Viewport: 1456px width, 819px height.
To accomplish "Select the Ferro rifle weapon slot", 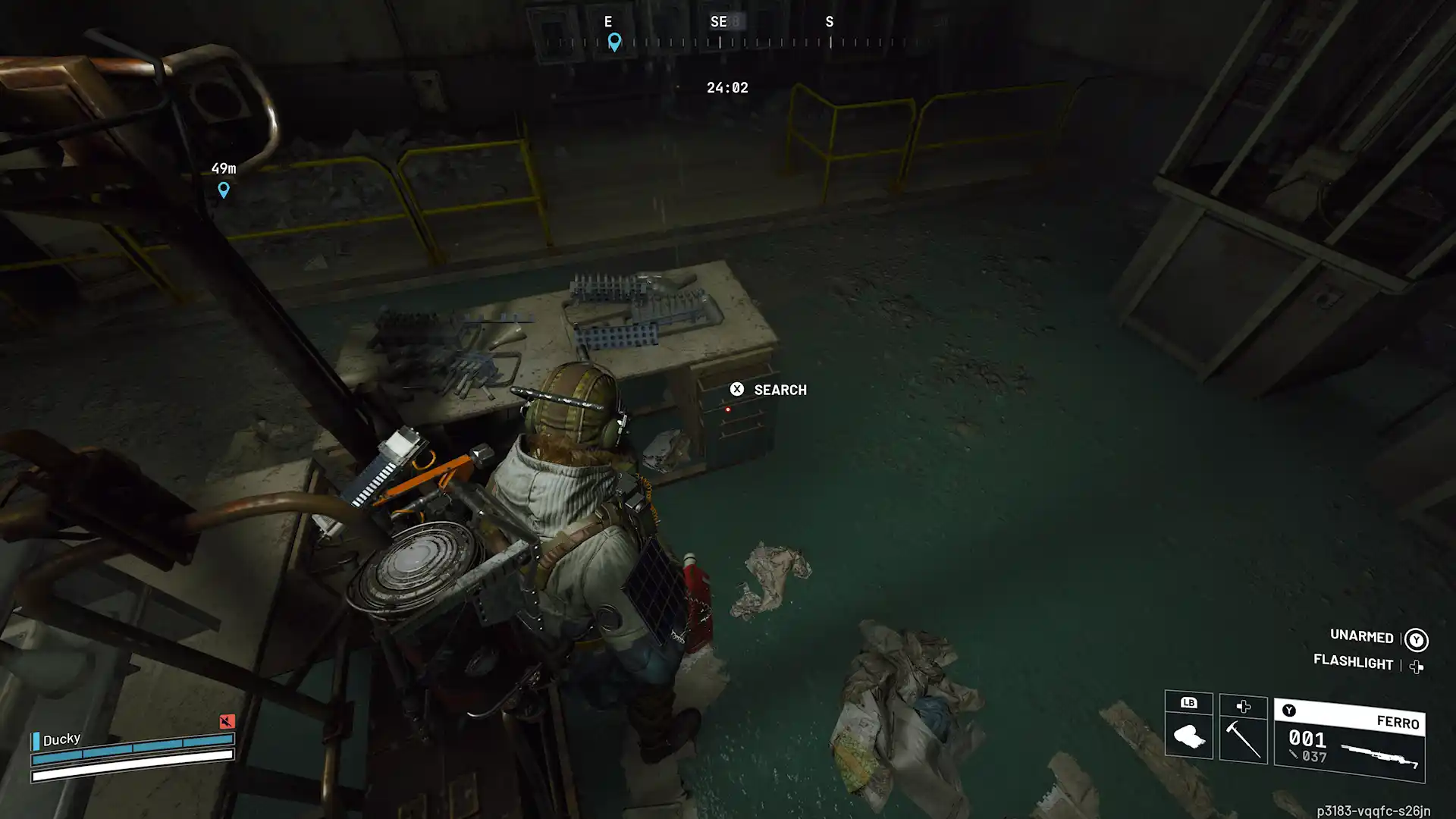I will [1349, 742].
